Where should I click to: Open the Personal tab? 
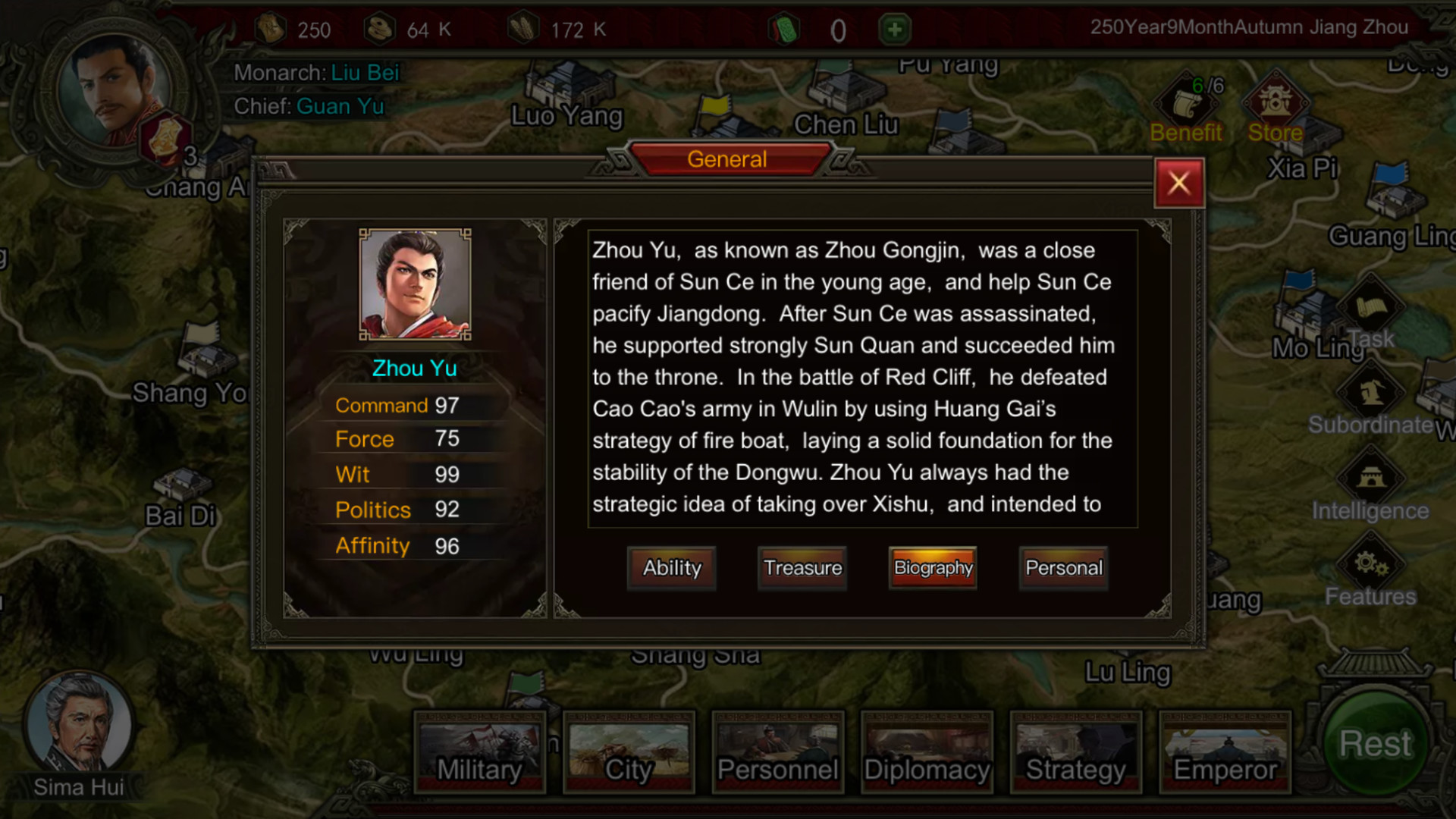(x=1063, y=568)
